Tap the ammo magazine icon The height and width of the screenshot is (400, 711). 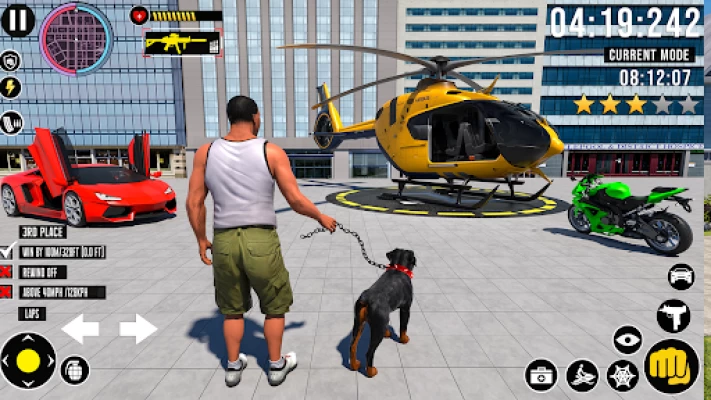tap(11, 123)
